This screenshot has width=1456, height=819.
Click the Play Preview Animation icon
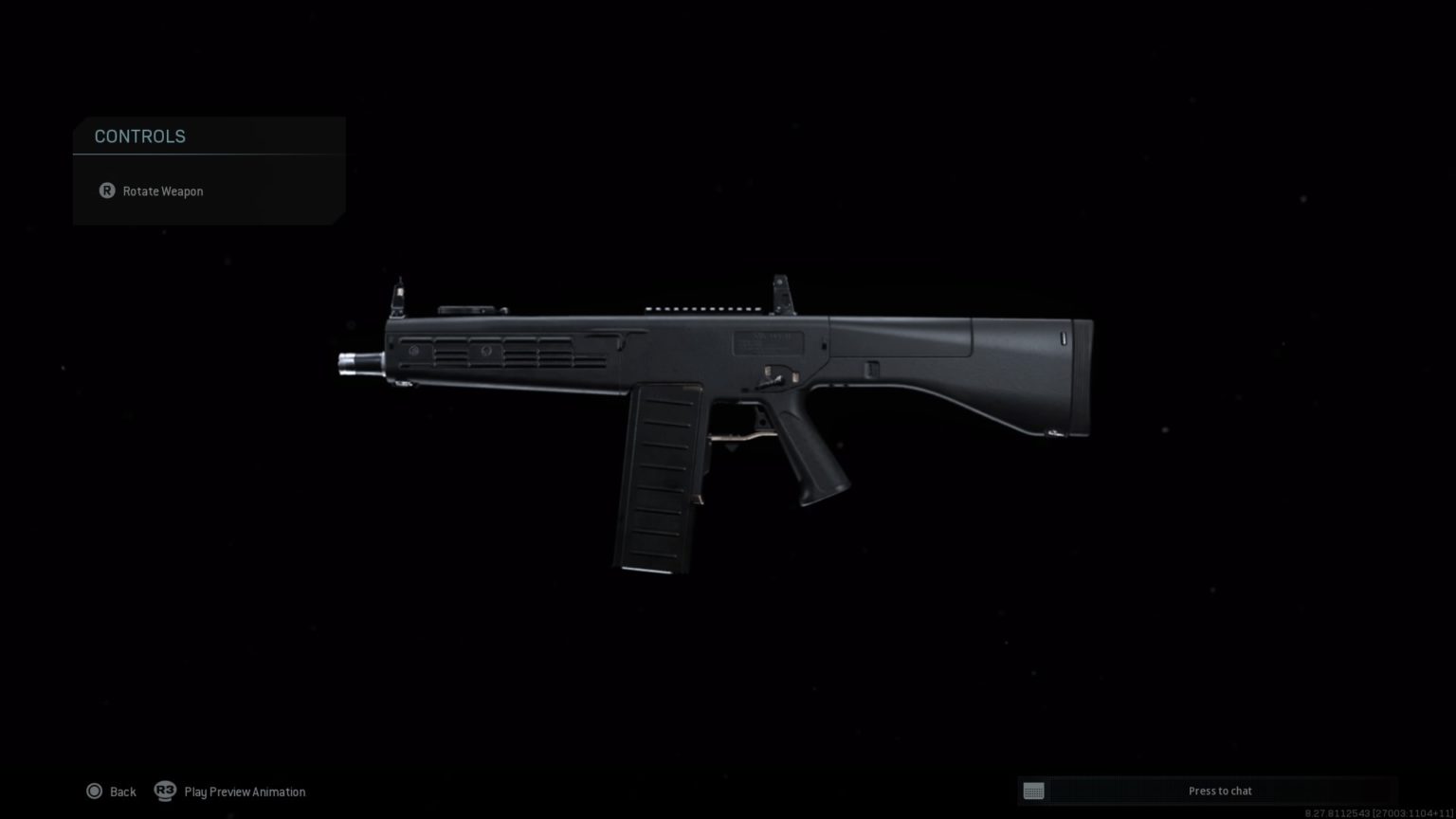tap(165, 791)
